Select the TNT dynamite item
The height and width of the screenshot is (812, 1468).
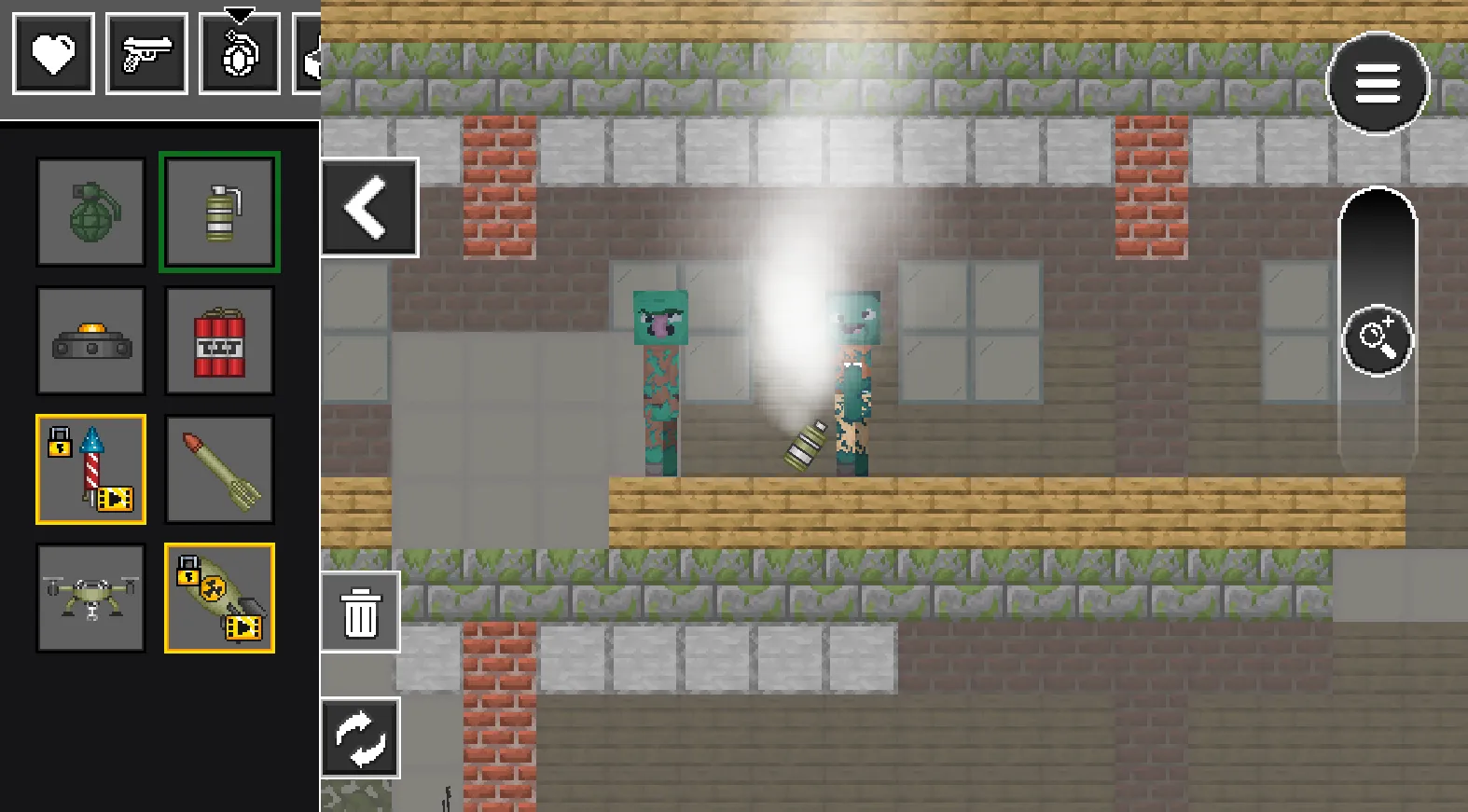tap(219, 340)
